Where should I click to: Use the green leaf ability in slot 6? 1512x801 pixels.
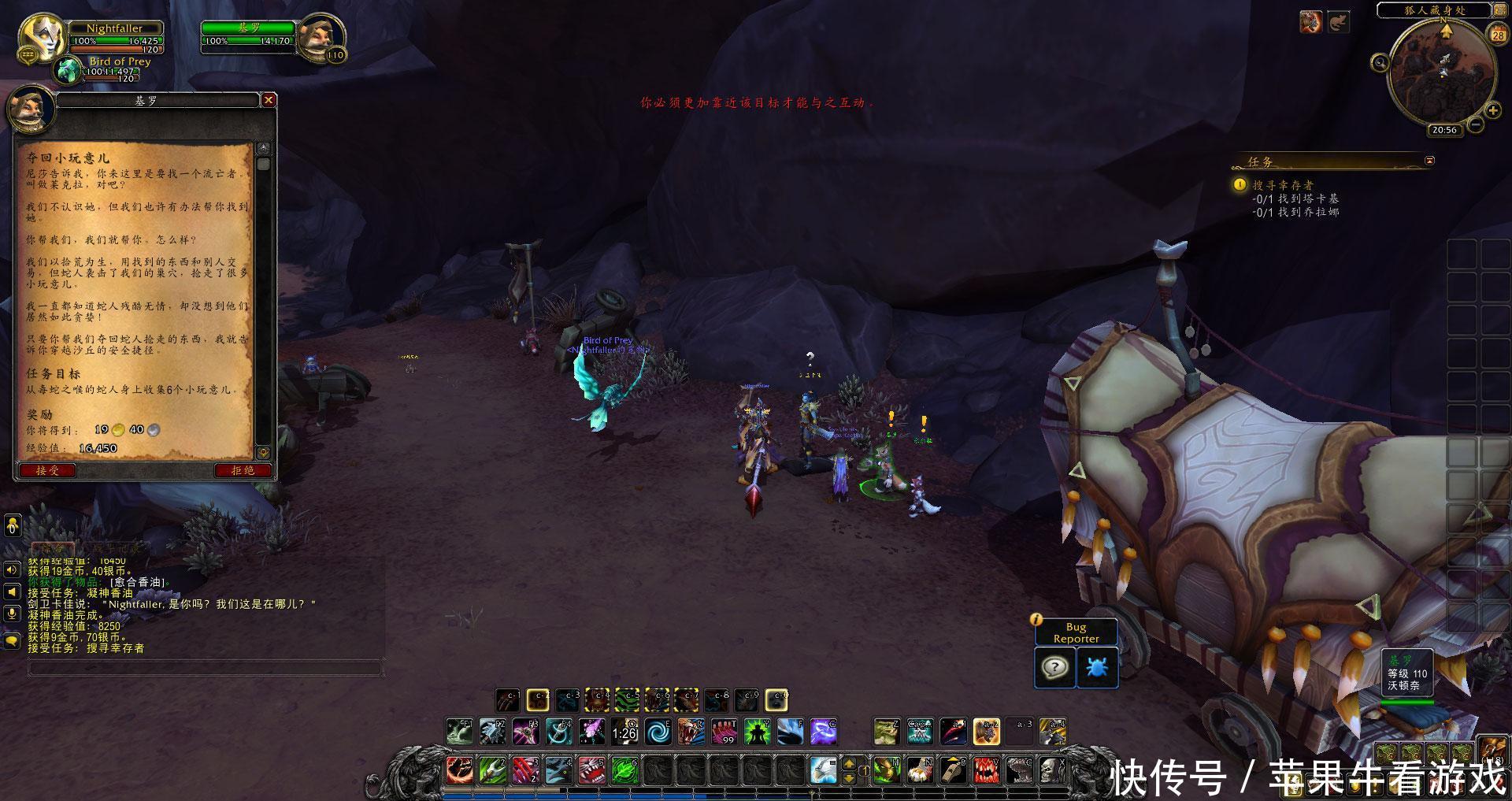[624, 769]
